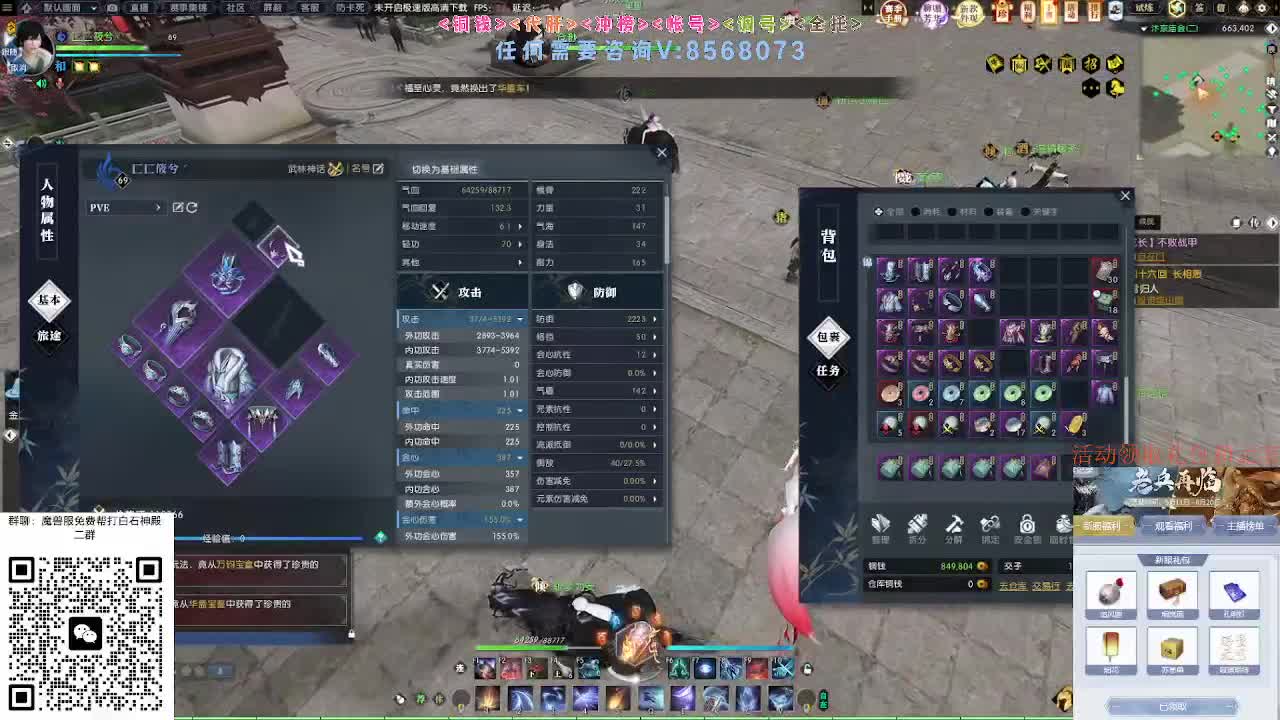
Task: Click the crossed-swords 攻击 attack section icon
Action: point(438,291)
